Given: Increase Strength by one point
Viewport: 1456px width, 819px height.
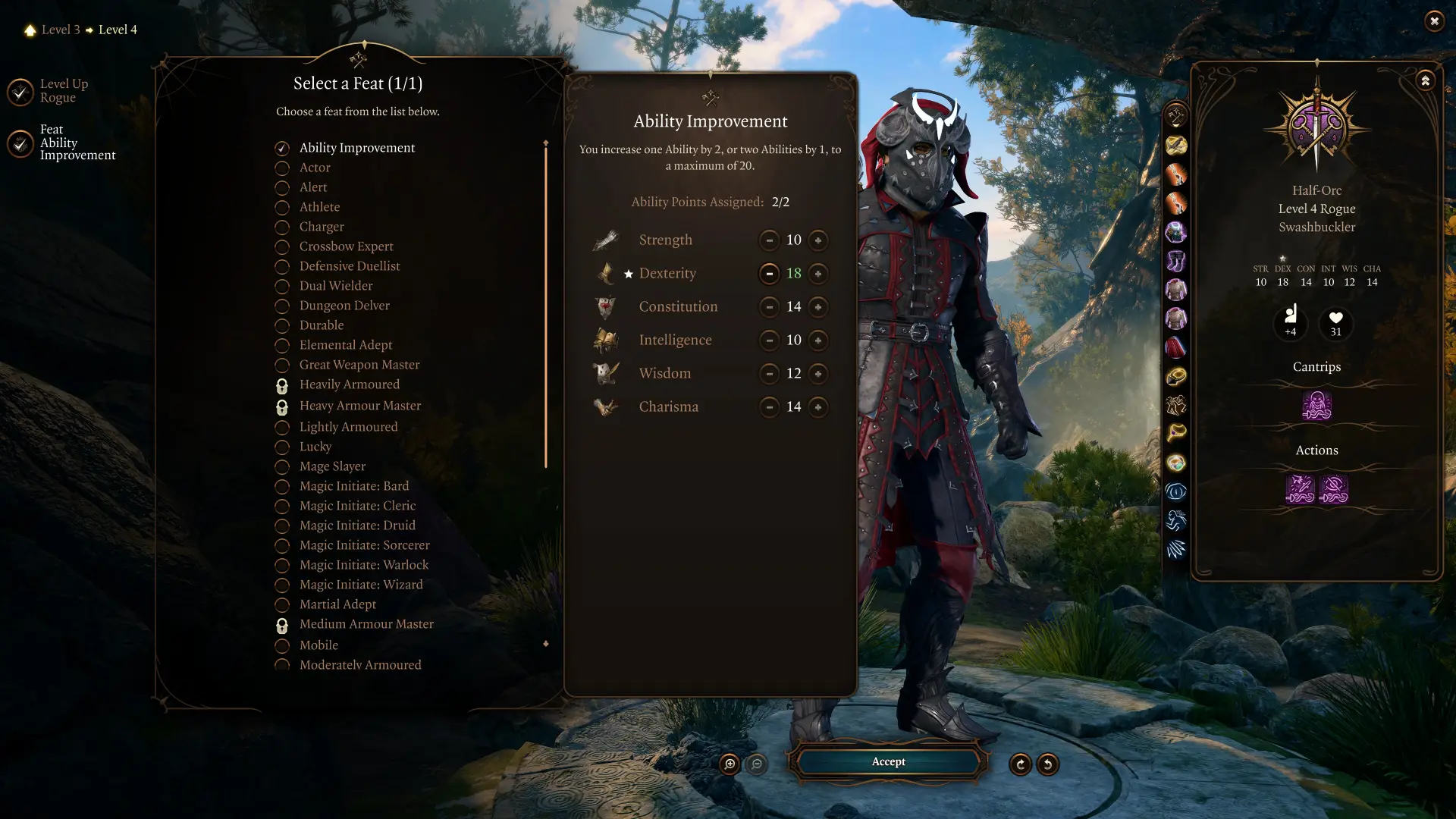Looking at the screenshot, I should coord(817,240).
